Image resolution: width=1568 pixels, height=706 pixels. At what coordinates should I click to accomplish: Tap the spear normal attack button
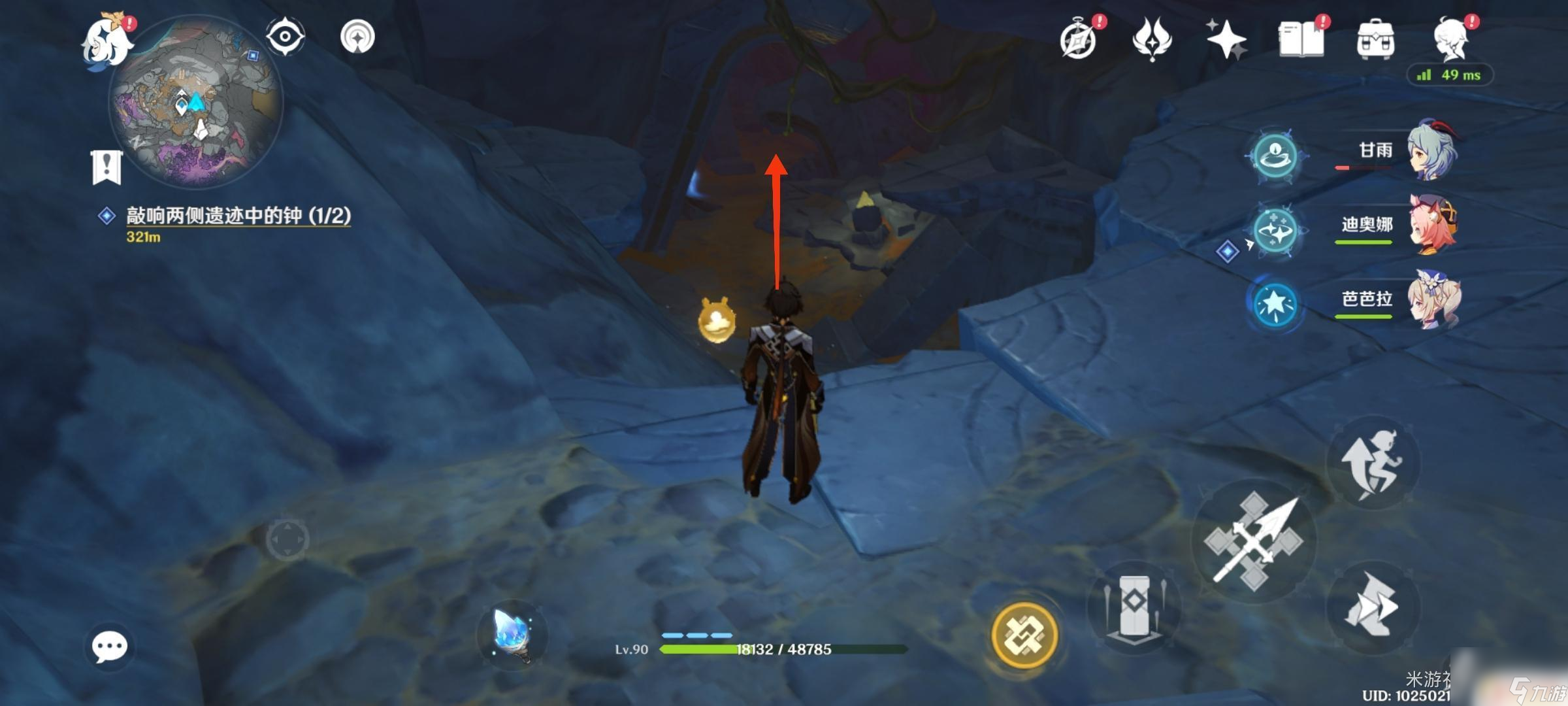pos(1254,541)
